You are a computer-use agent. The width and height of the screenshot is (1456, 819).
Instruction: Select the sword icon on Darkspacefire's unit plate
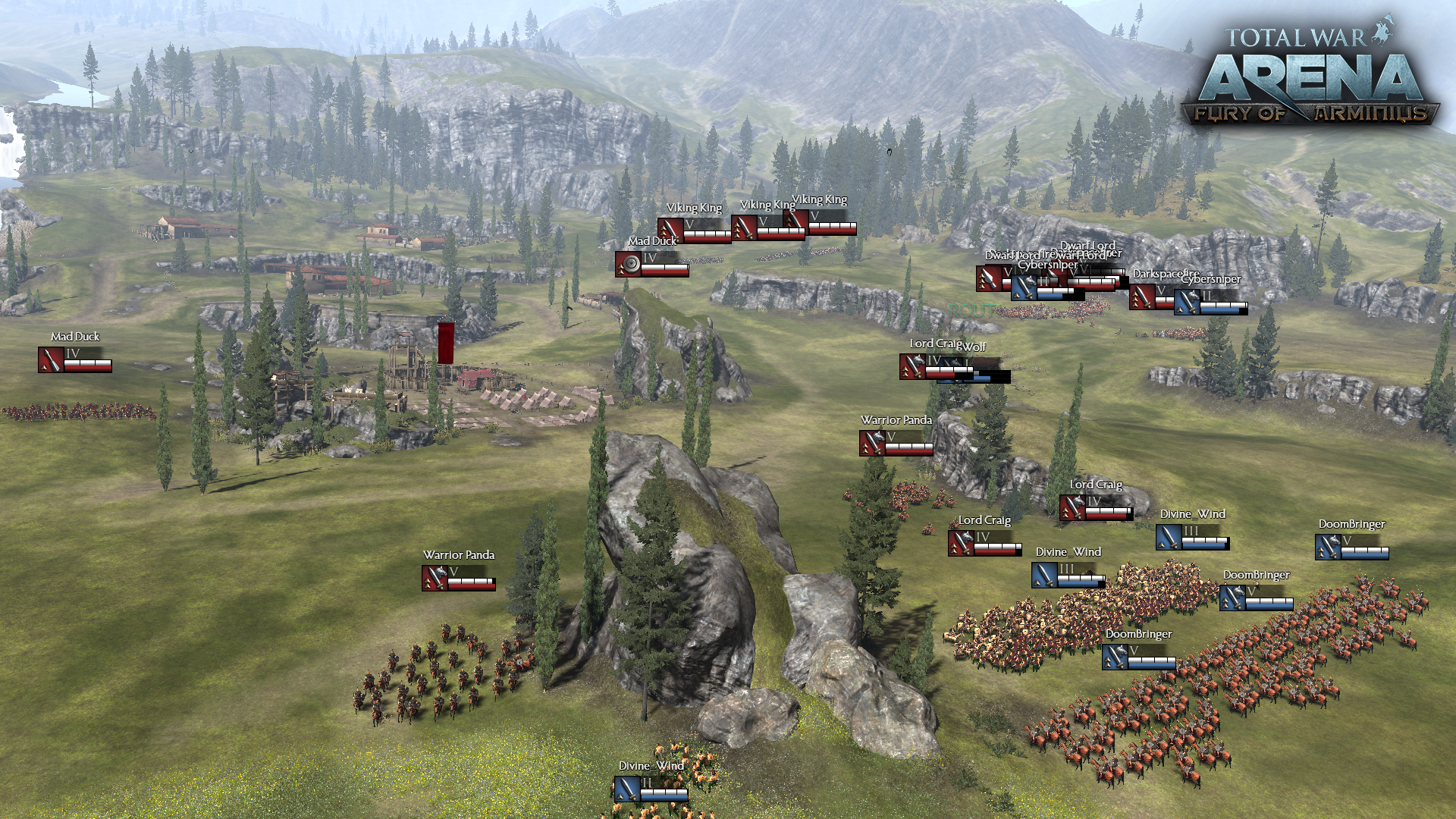click(1141, 296)
